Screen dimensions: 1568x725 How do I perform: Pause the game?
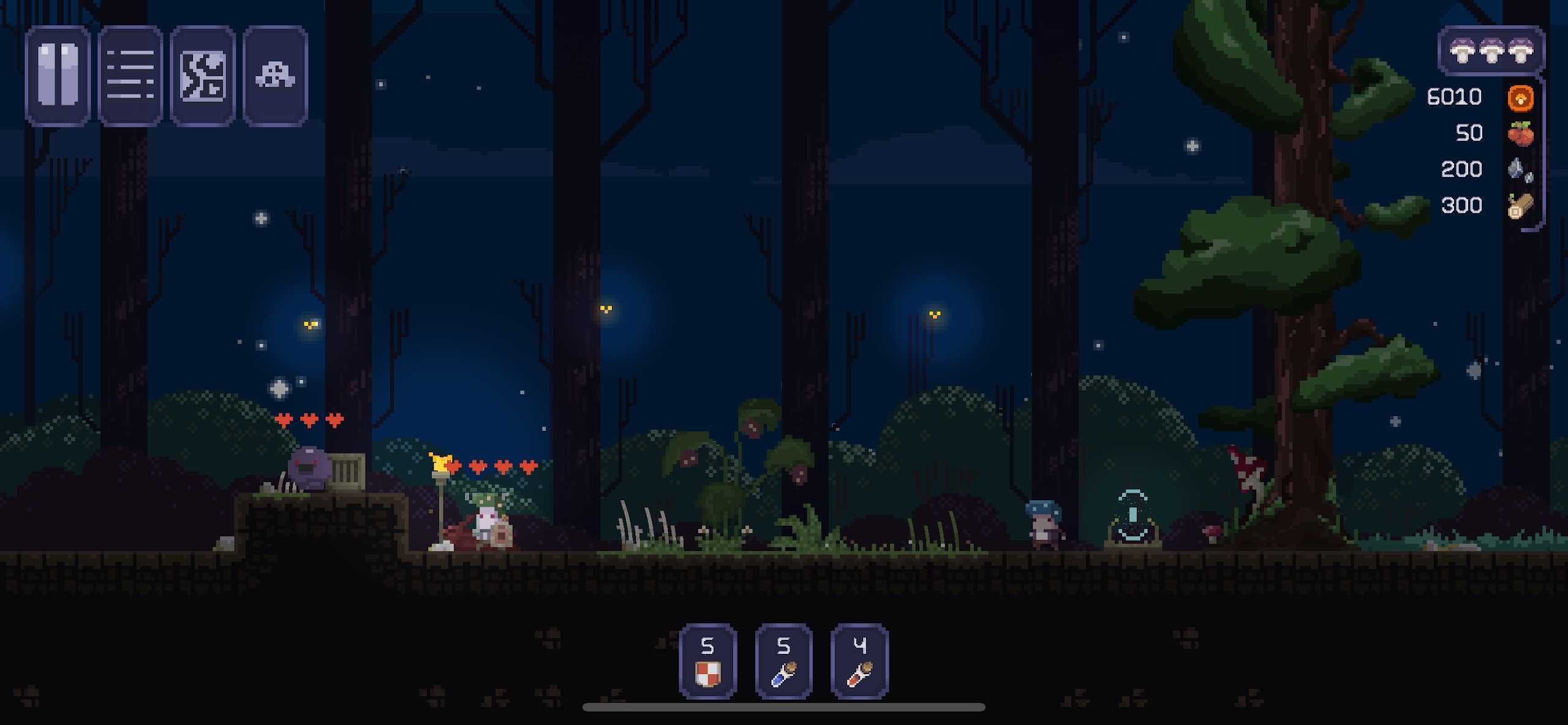pyautogui.click(x=58, y=76)
